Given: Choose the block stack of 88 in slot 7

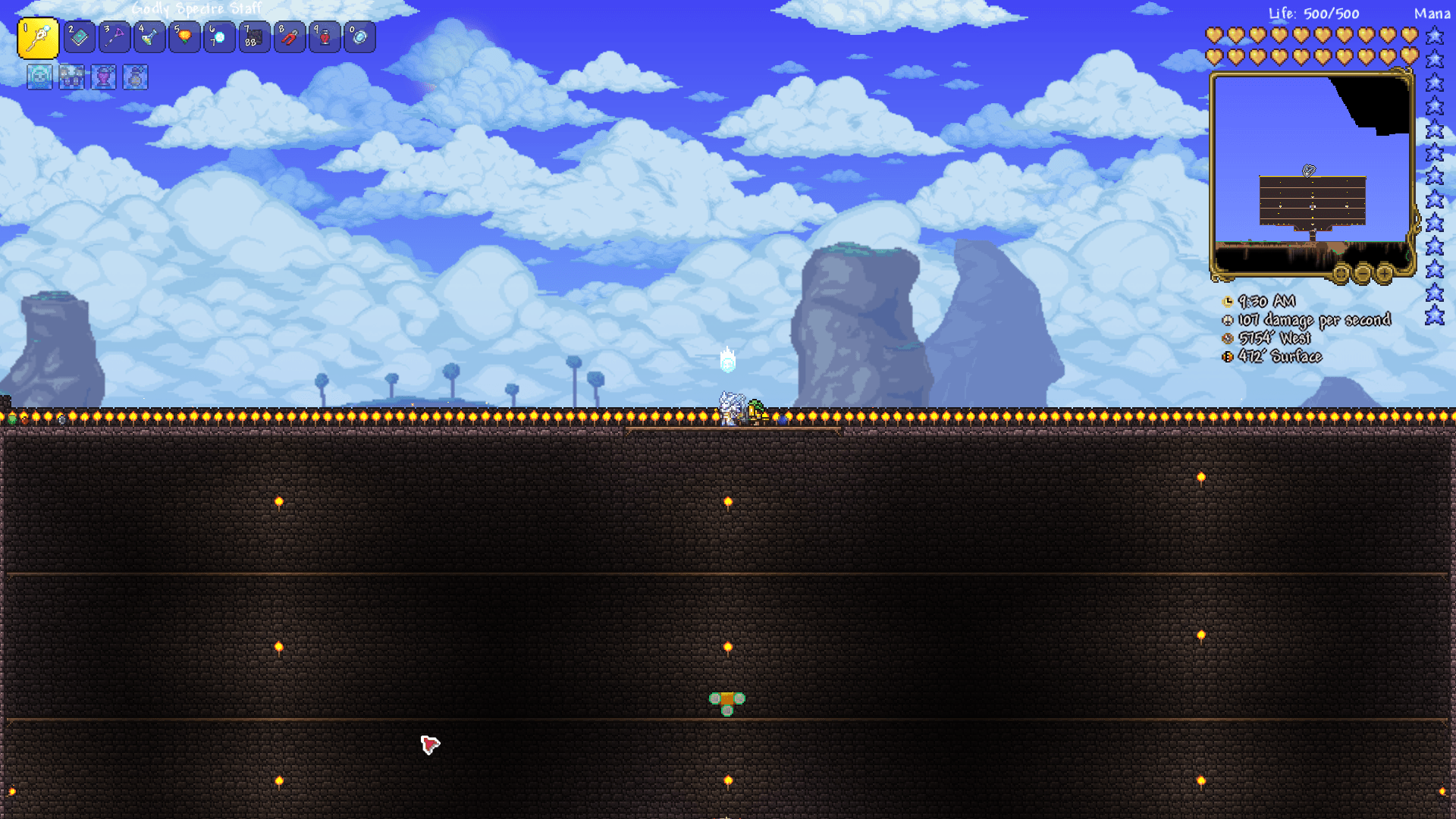Looking at the screenshot, I should pyautogui.click(x=254, y=36).
